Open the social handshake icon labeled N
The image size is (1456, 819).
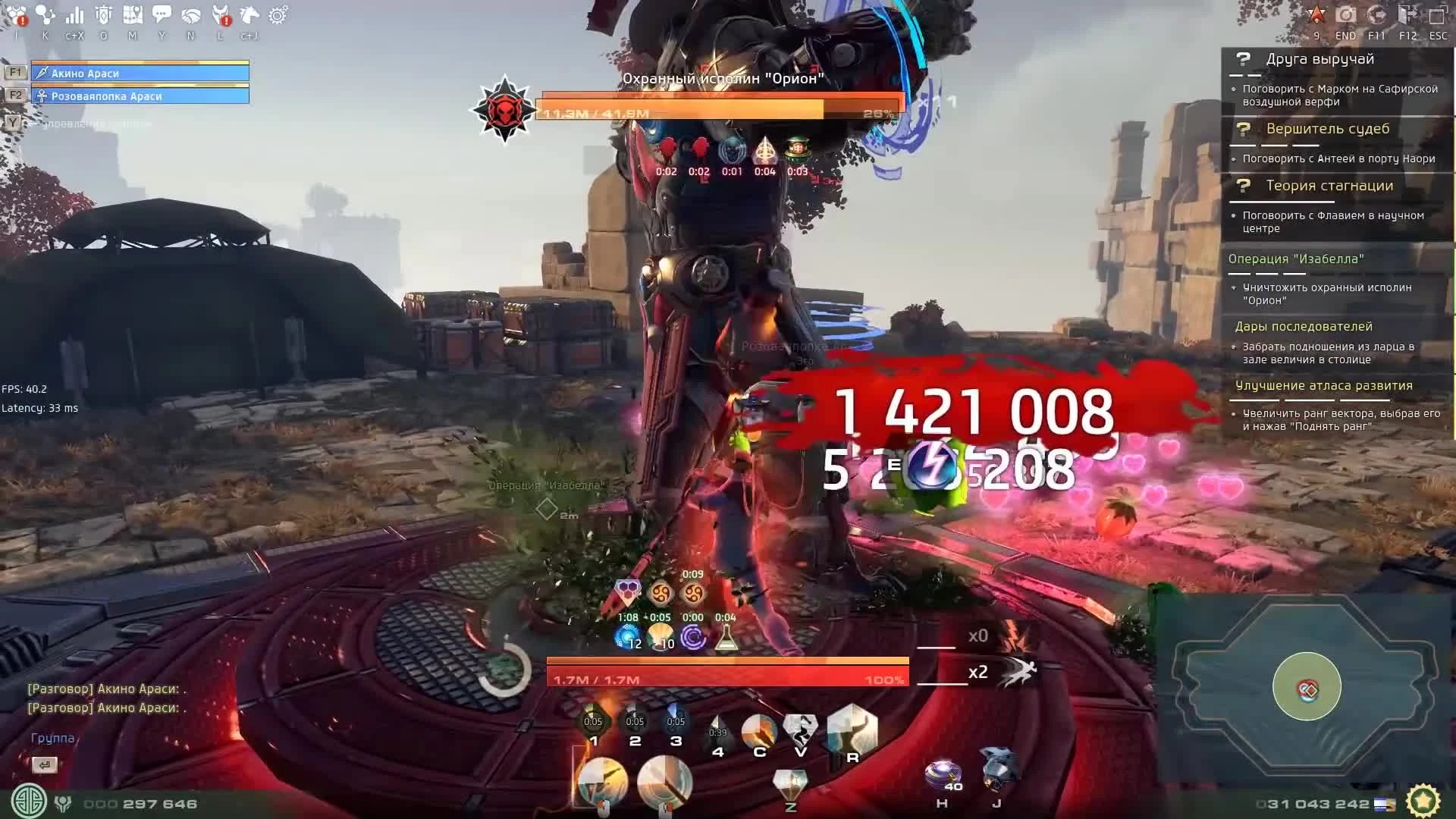click(191, 15)
